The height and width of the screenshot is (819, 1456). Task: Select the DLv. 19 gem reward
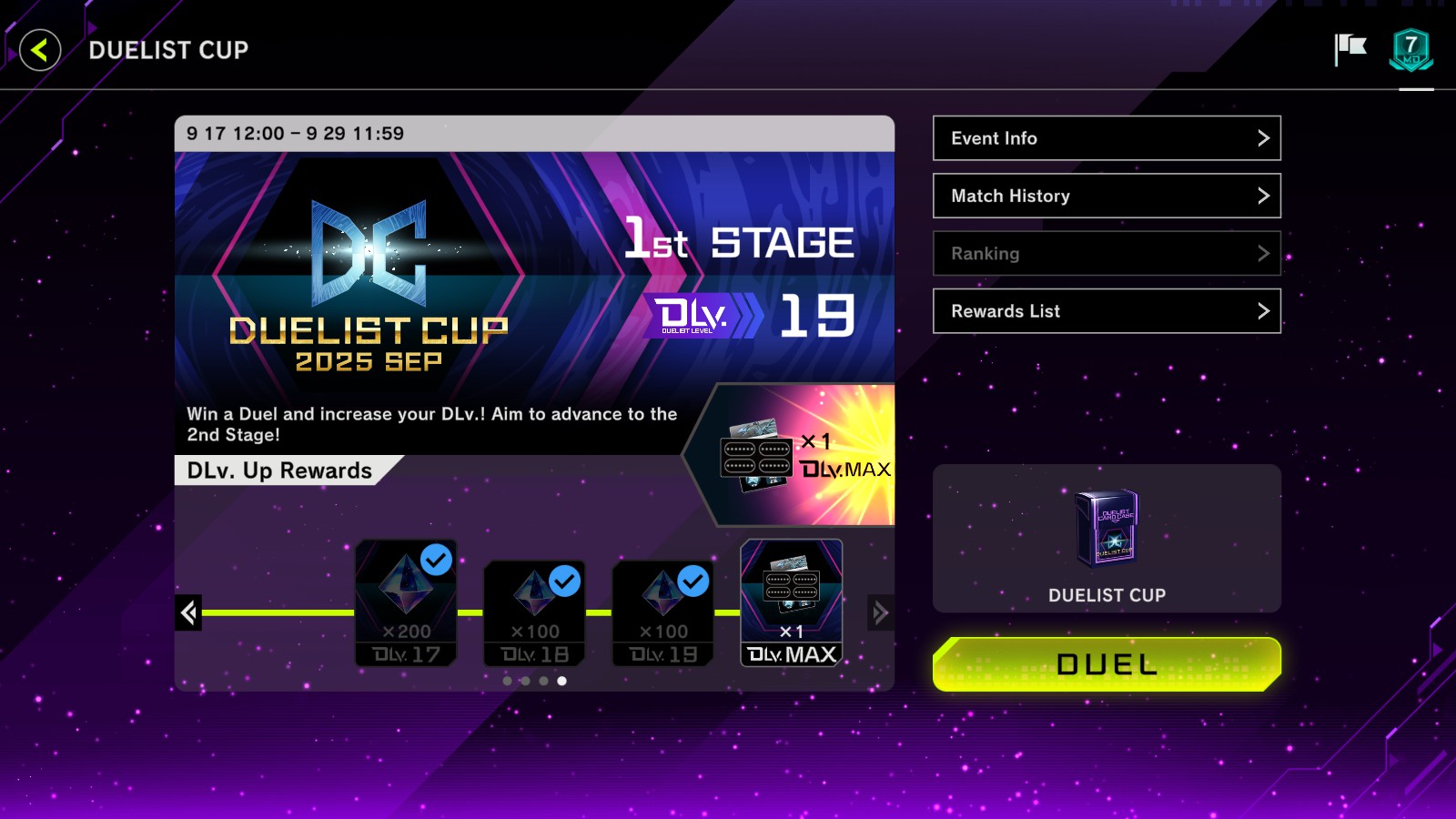click(x=662, y=612)
